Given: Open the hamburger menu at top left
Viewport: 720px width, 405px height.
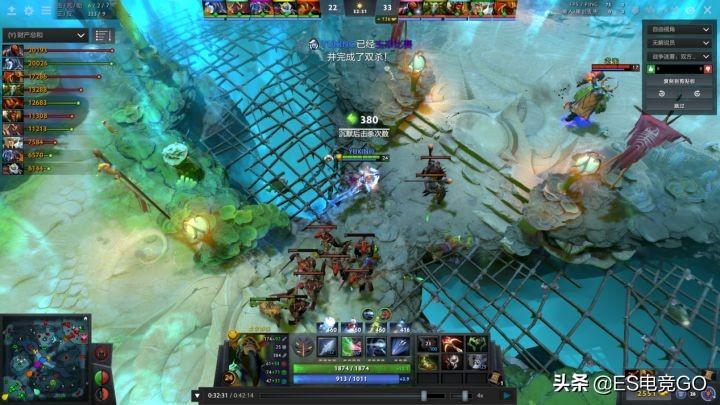Looking at the screenshot, I should tap(46, 10).
